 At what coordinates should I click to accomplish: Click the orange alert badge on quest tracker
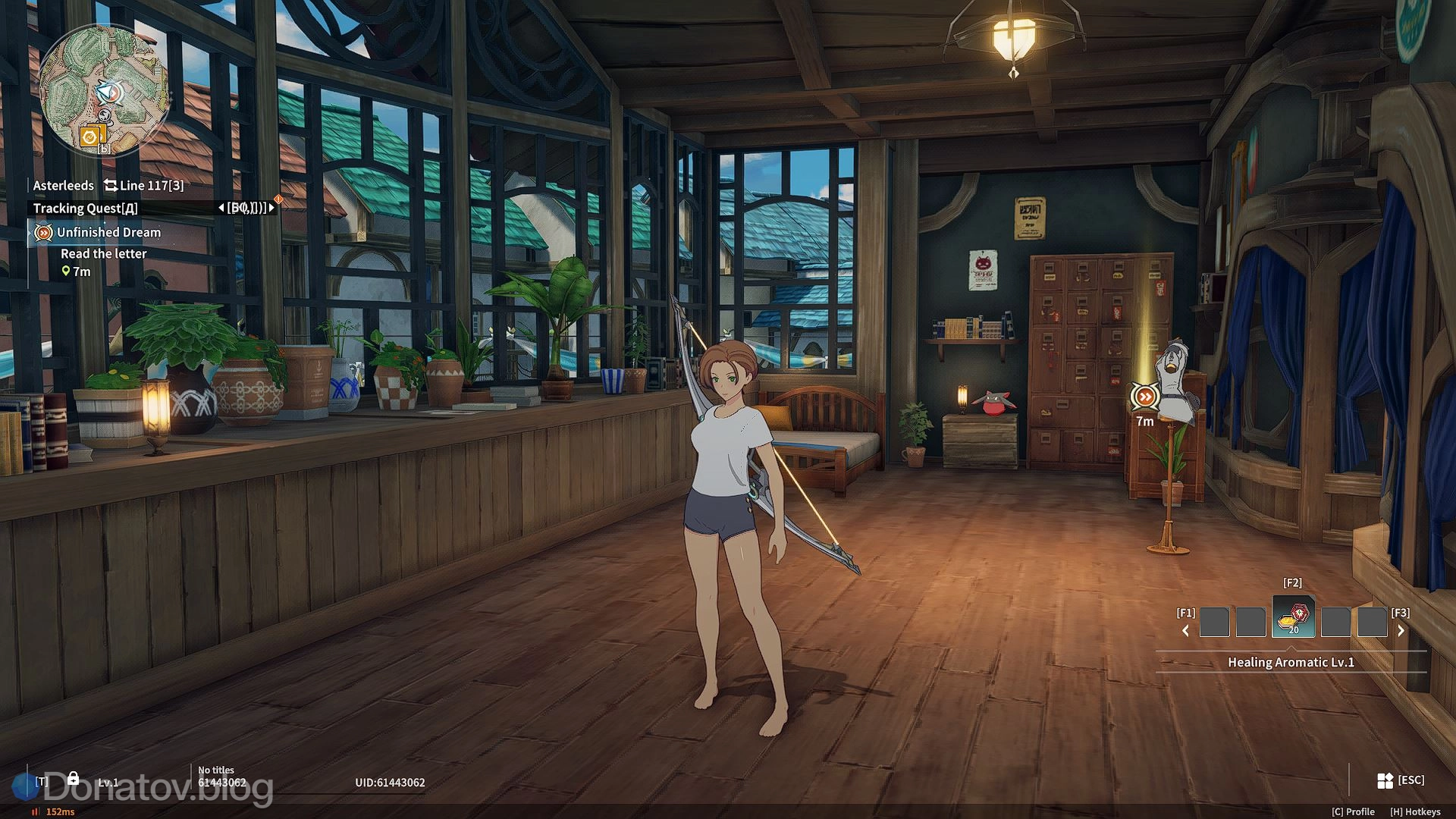click(278, 199)
